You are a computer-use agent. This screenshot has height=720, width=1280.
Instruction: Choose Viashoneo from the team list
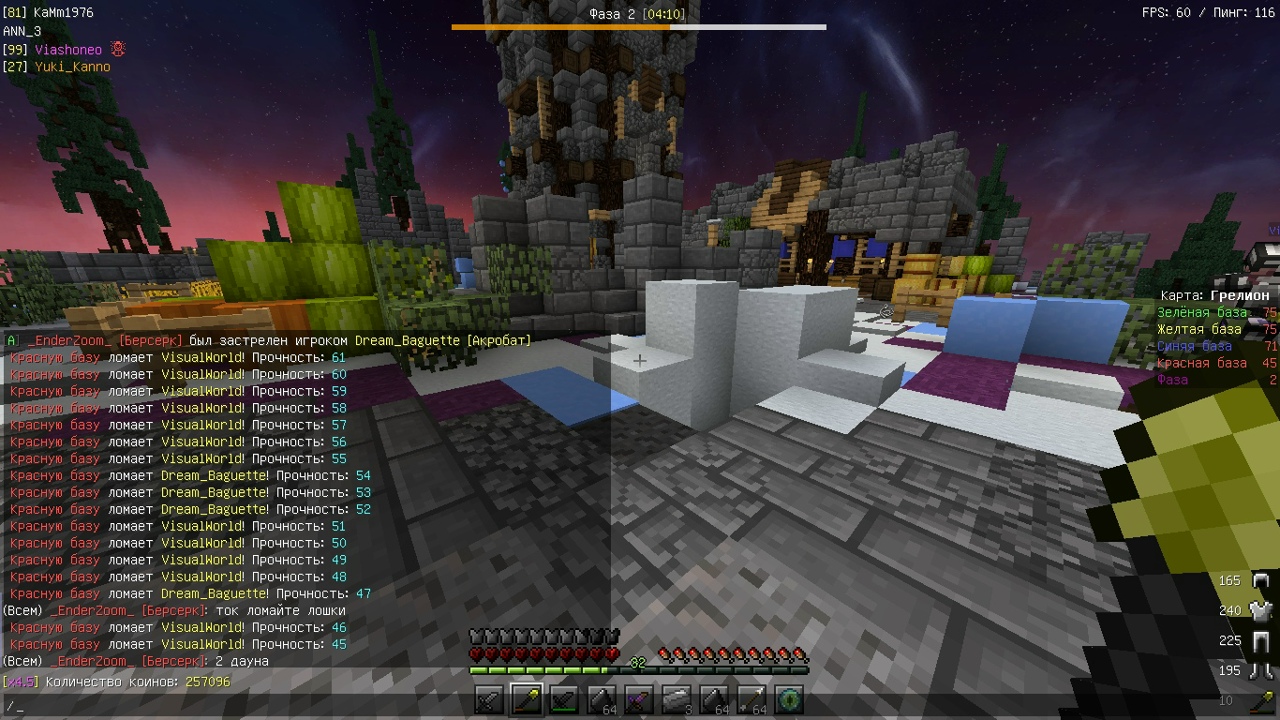click(68, 49)
